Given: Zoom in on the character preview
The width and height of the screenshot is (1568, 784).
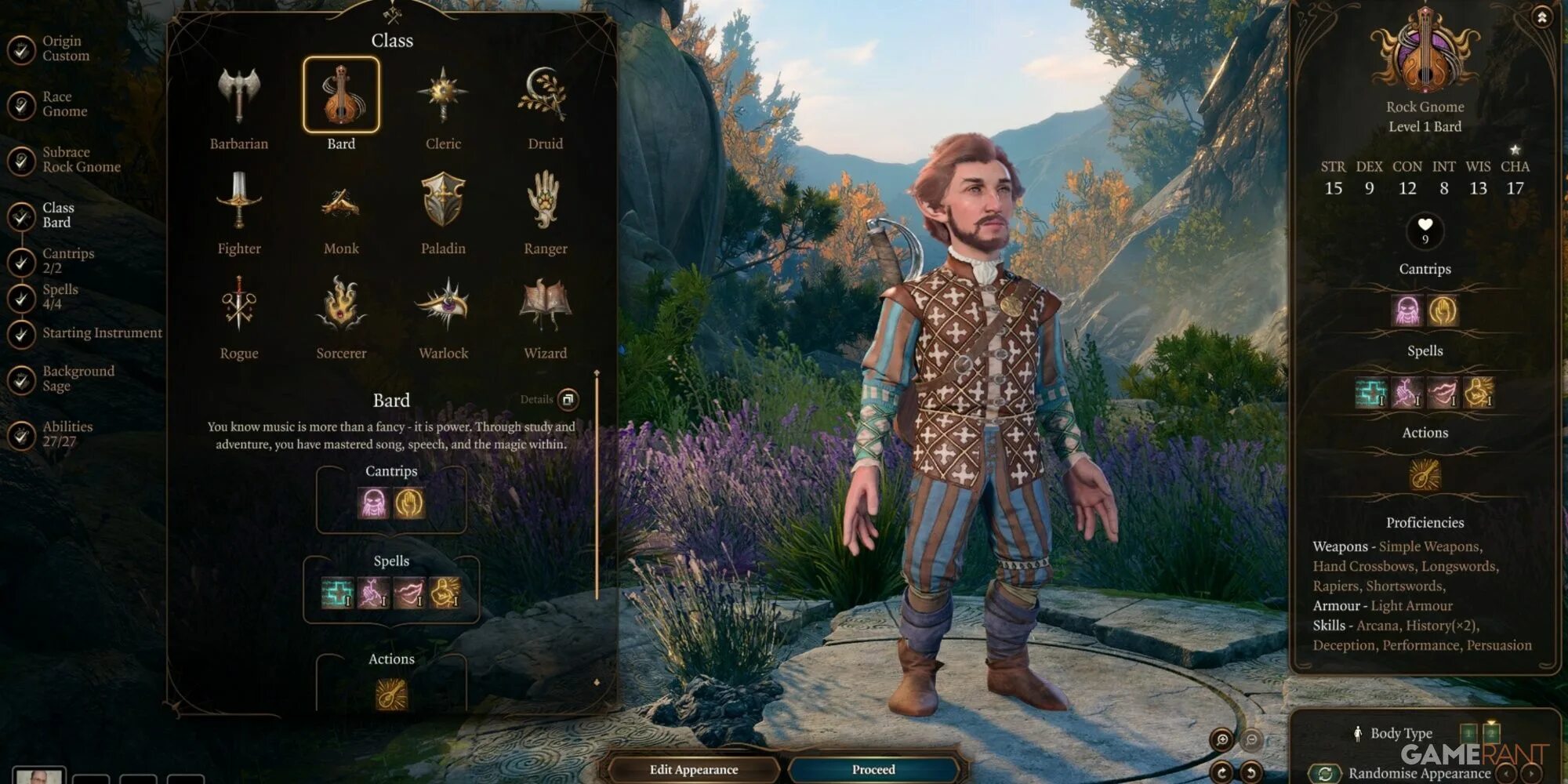Looking at the screenshot, I should (x=1221, y=739).
